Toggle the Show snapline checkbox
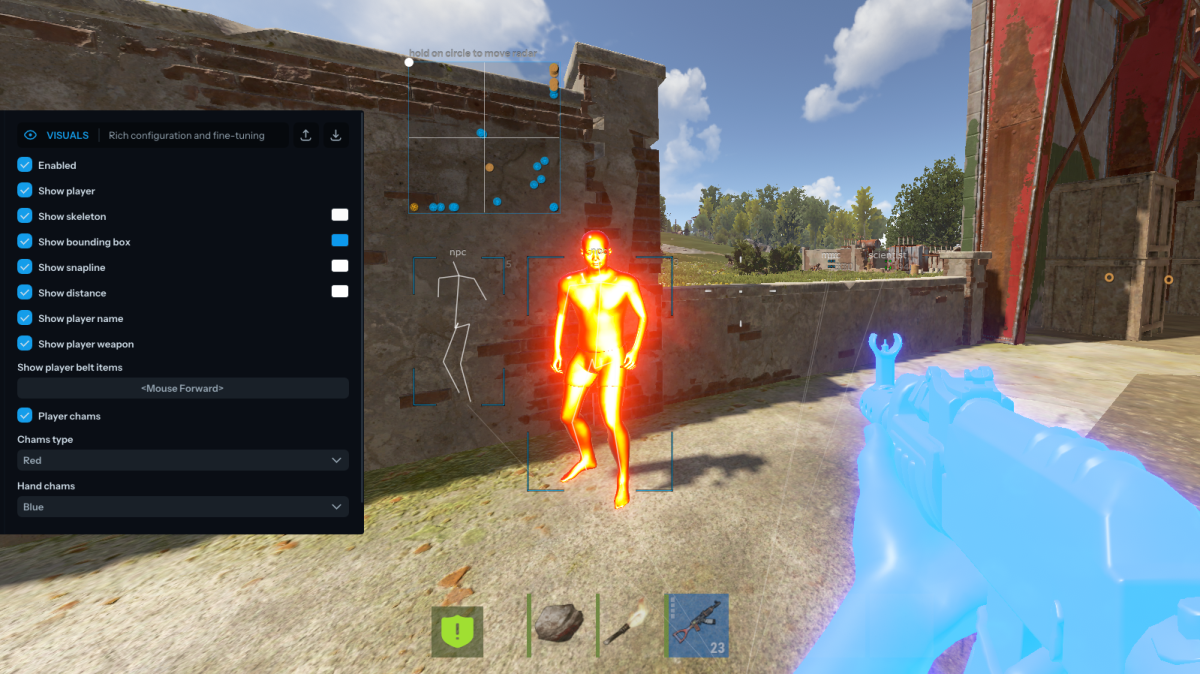Image resolution: width=1200 pixels, height=674 pixels. 25,267
